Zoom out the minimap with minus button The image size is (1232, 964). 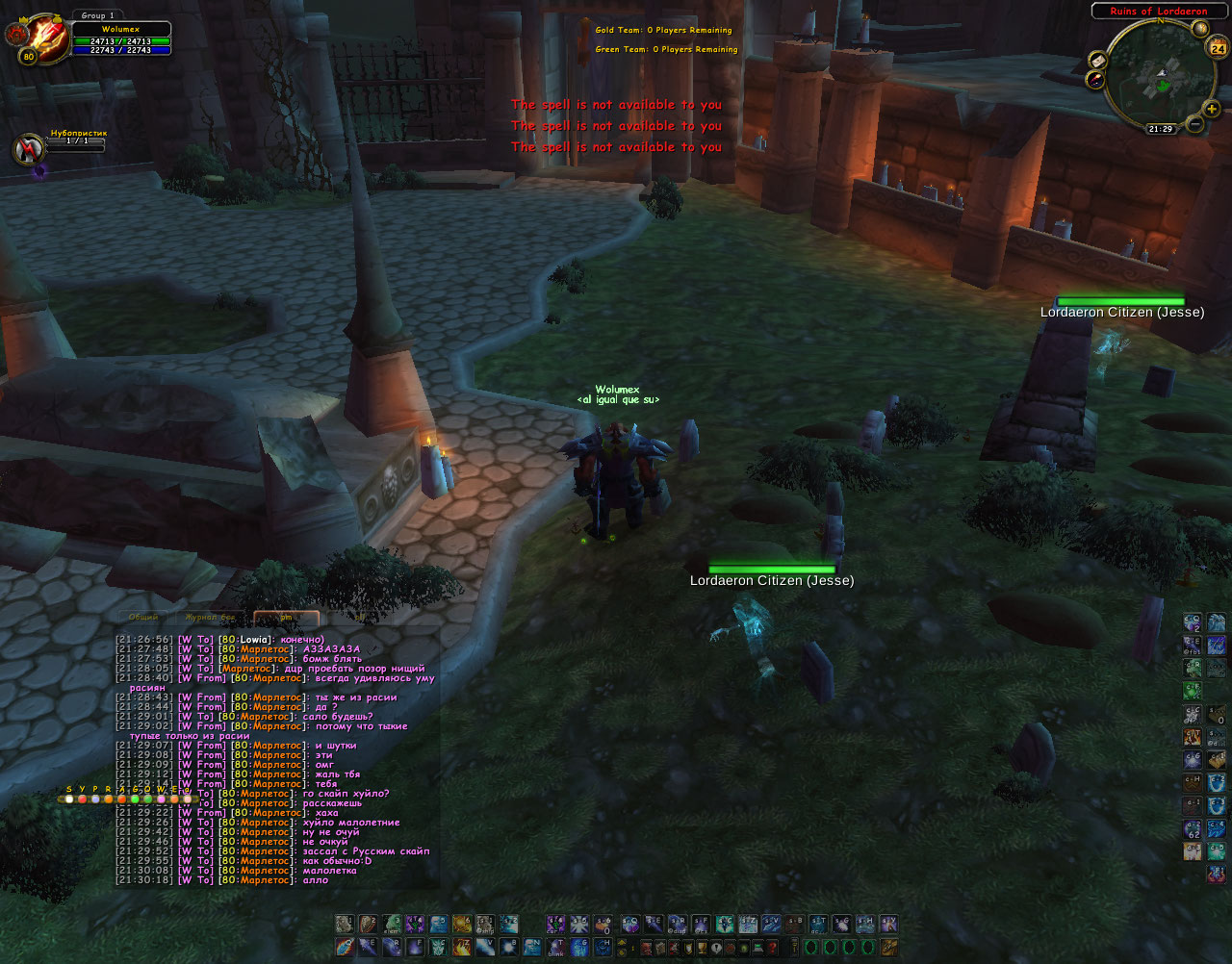(x=1194, y=124)
